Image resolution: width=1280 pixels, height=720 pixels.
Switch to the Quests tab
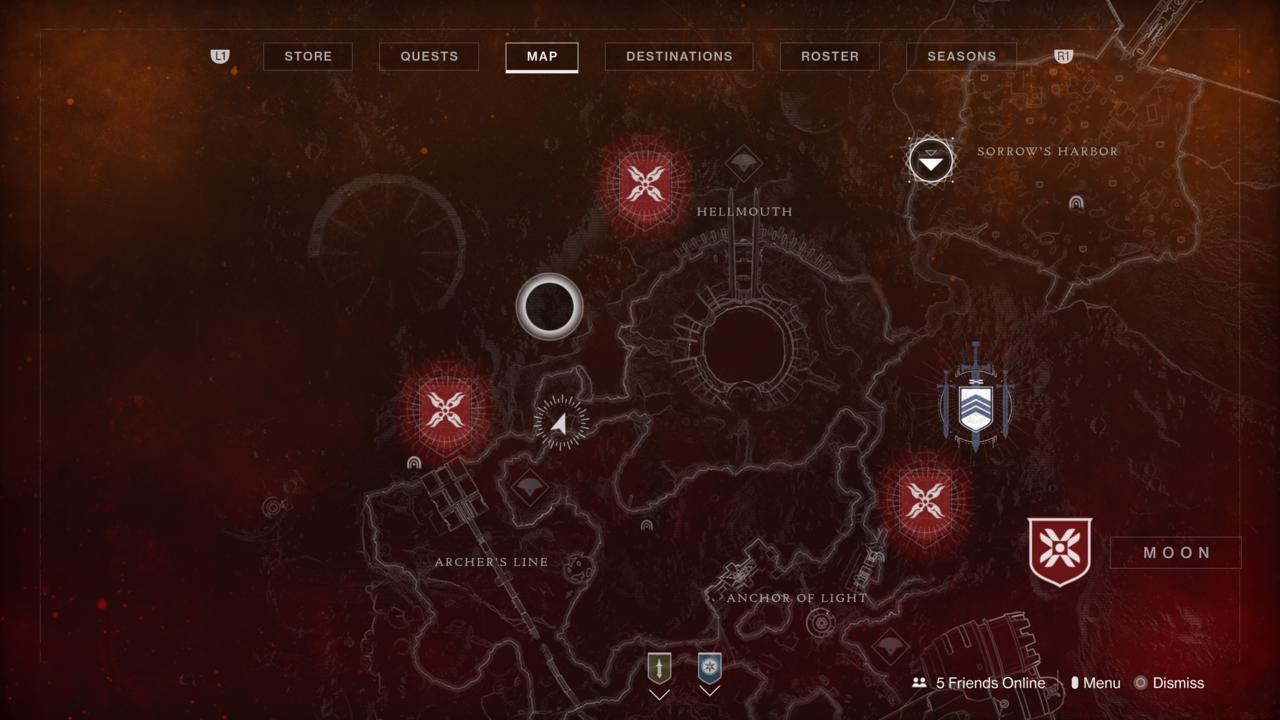coord(429,56)
